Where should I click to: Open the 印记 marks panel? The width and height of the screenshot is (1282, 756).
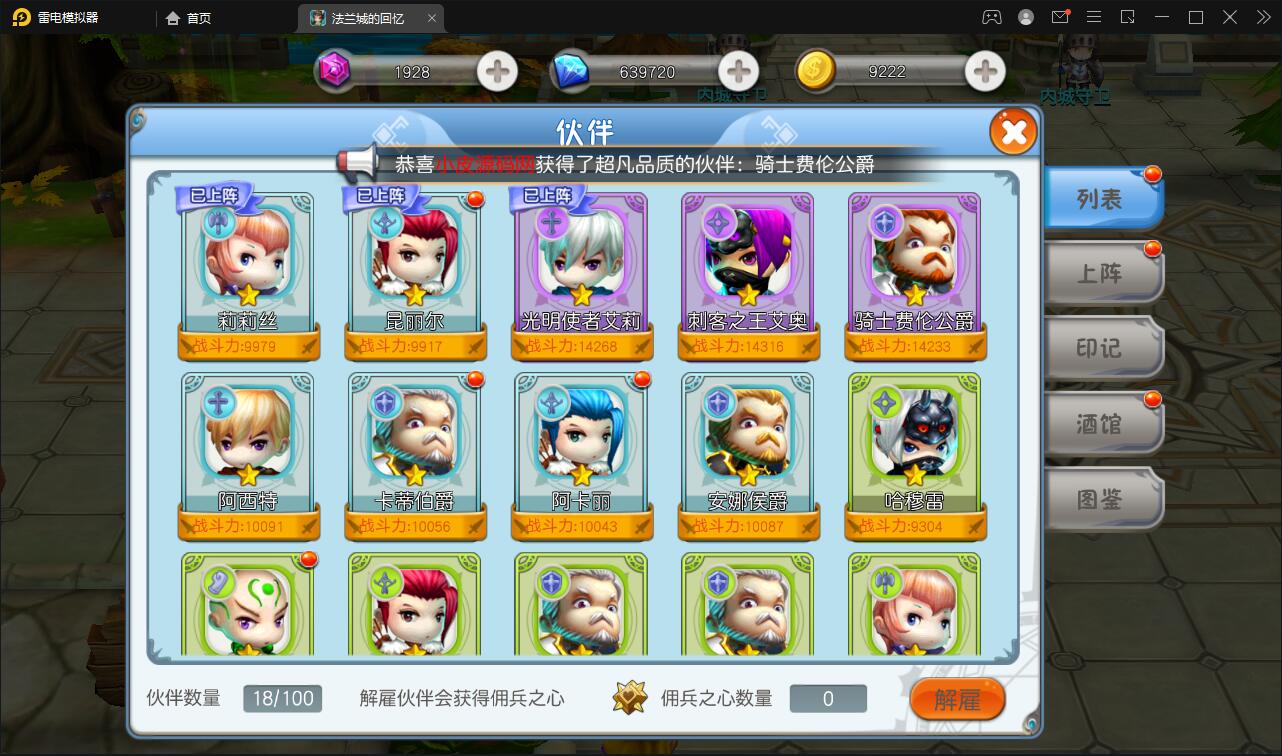[x=1100, y=348]
